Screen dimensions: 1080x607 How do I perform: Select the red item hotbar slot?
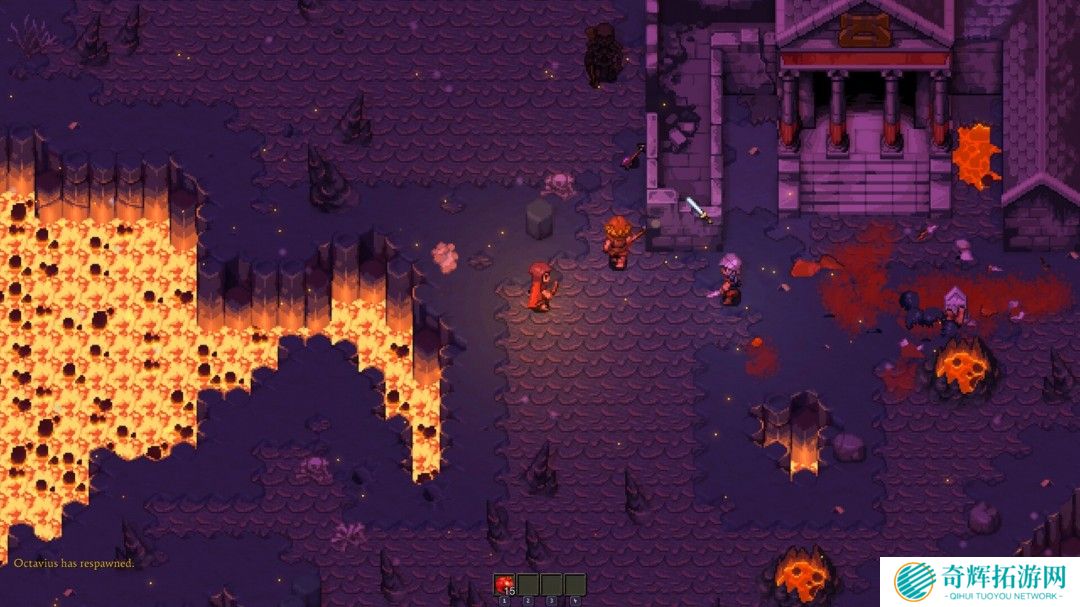point(504,584)
